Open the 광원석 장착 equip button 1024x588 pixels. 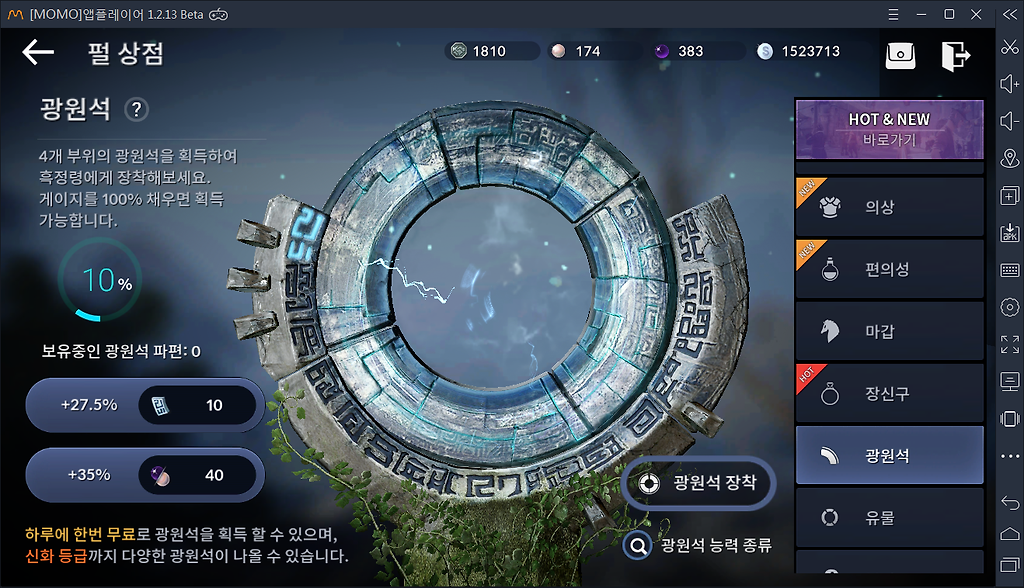click(698, 483)
